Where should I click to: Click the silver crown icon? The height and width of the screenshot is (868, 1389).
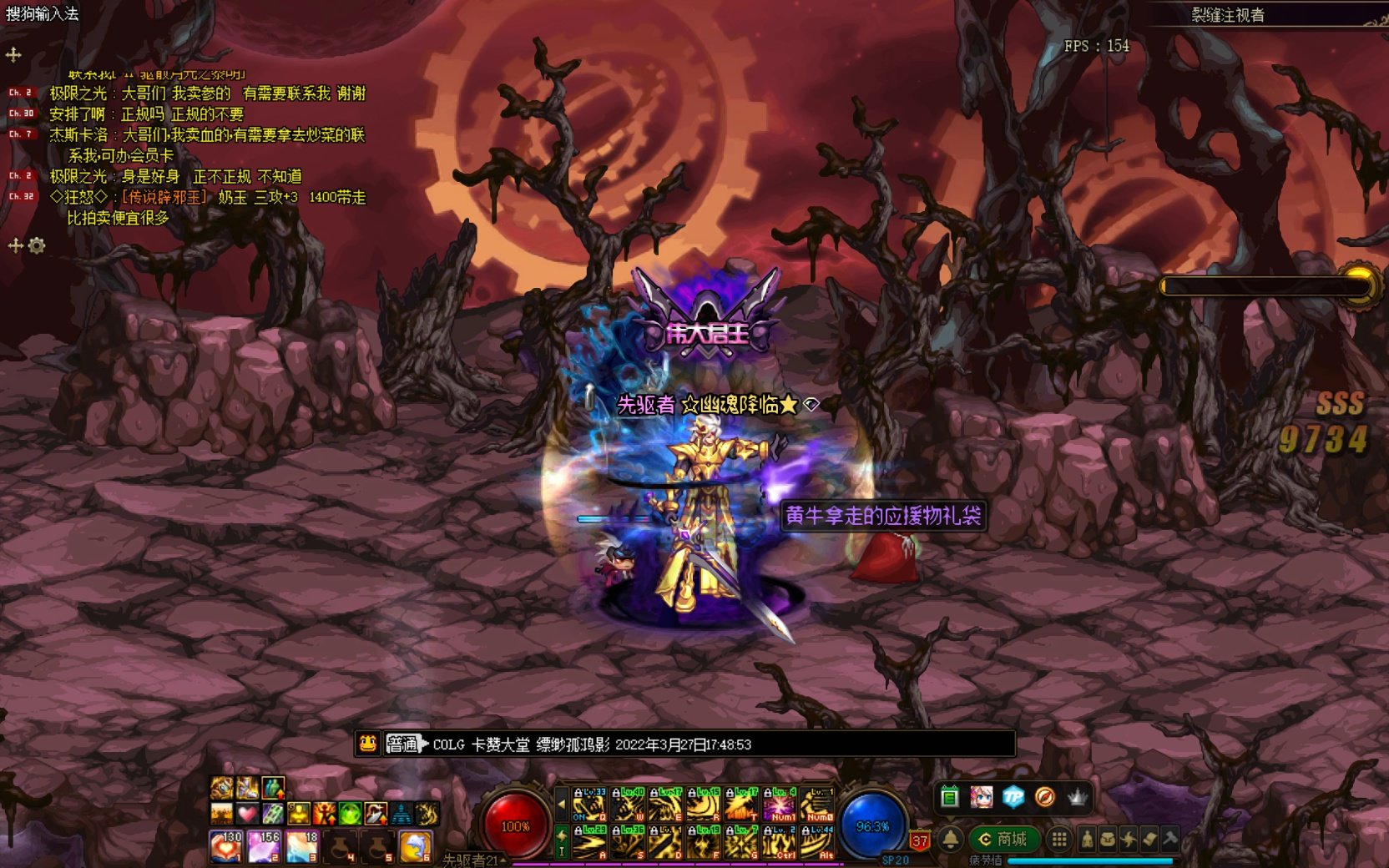pyautogui.click(x=1078, y=797)
